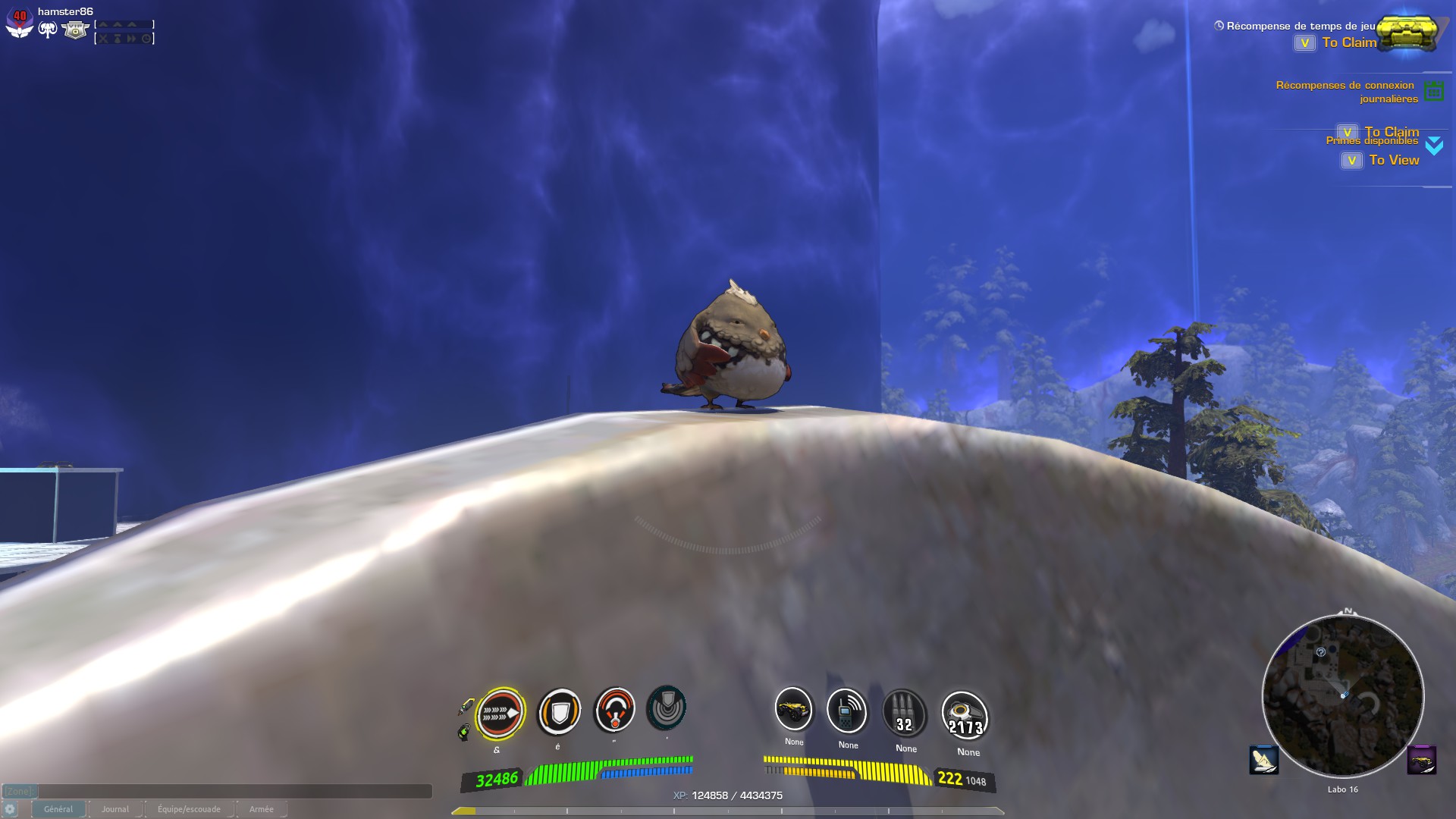1456x819 pixels.
Task: Open the yellow vehicle slot marked None
Action: click(x=792, y=713)
